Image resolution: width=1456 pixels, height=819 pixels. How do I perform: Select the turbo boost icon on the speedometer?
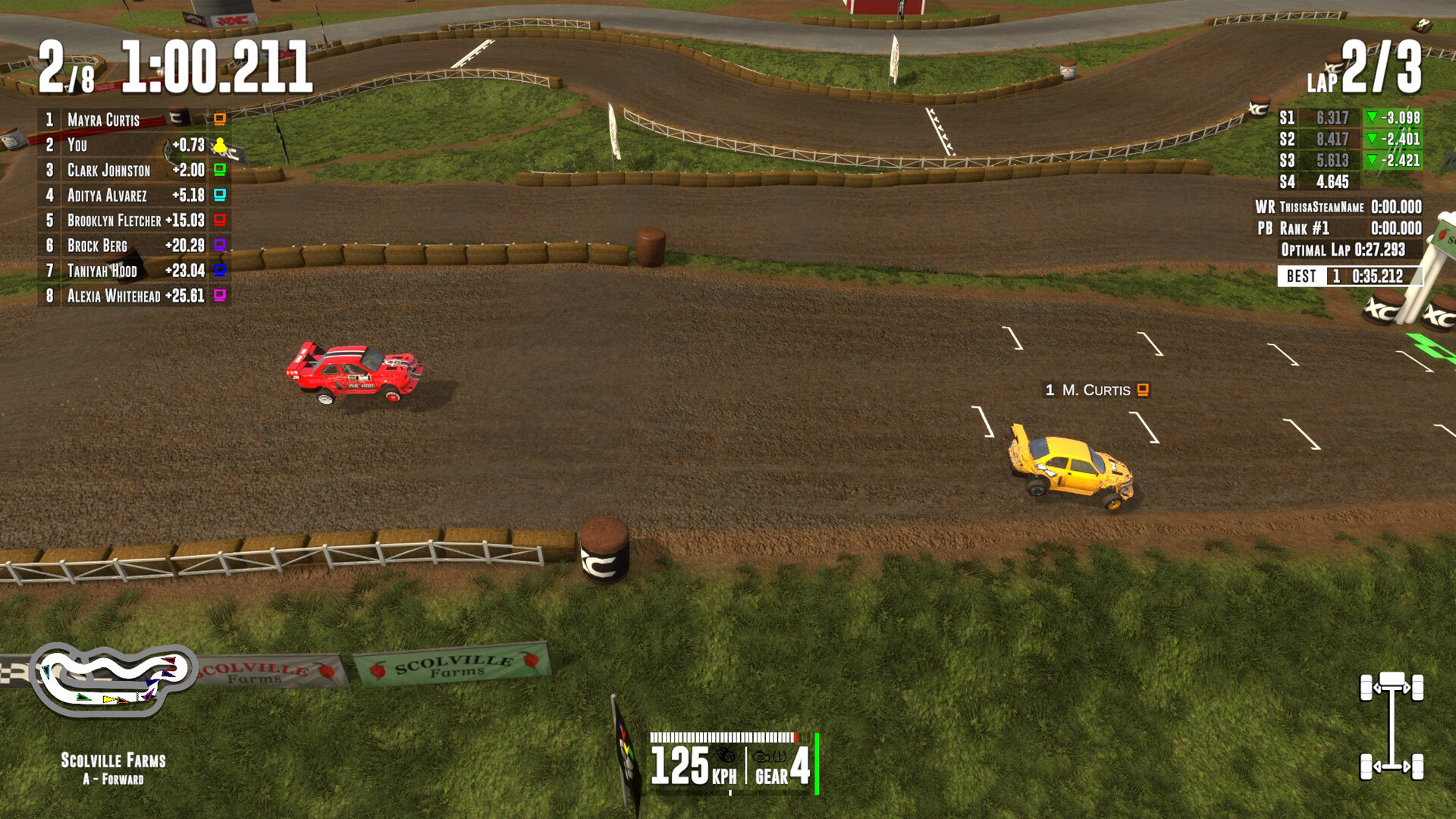coord(726,755)
